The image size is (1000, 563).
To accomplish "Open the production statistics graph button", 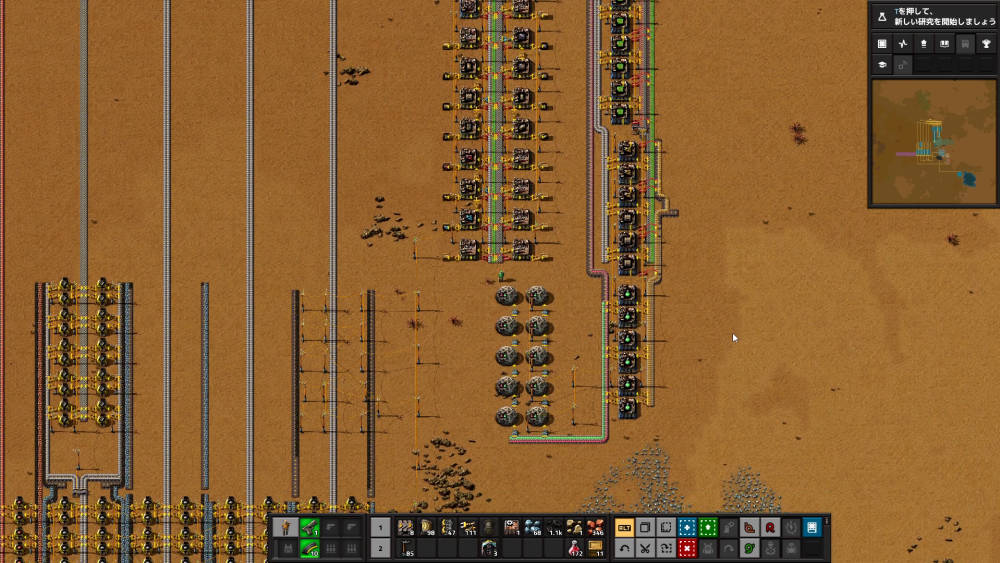I will point(903,44).
